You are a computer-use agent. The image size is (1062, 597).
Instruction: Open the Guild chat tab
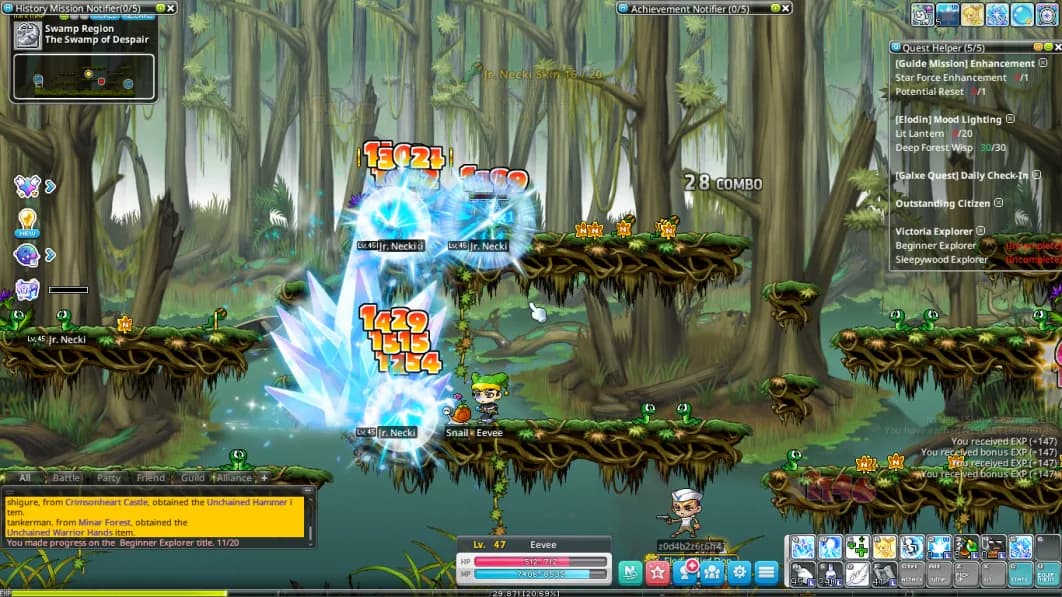point(193,478)
